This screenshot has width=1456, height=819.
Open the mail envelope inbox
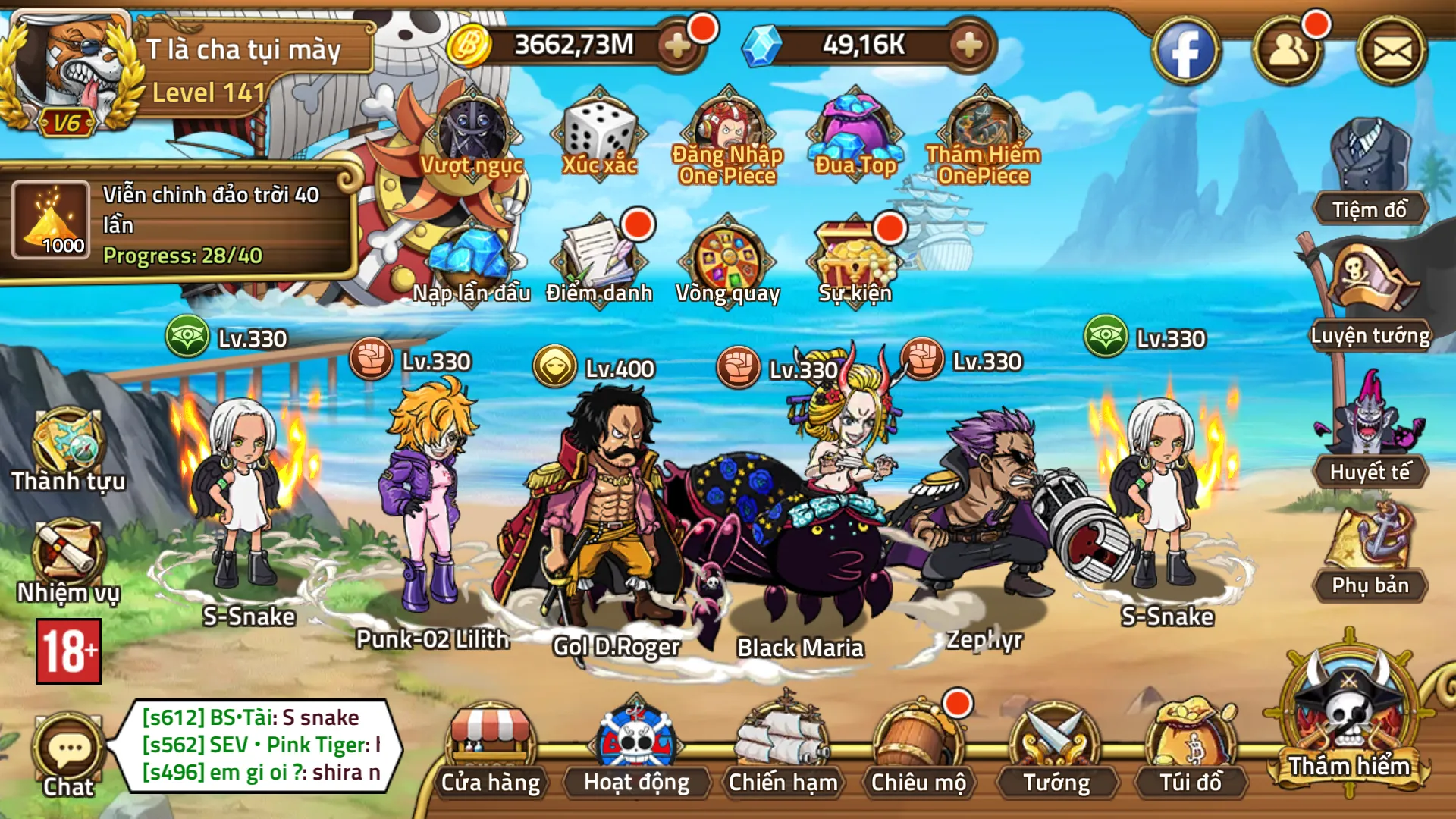click(1392, 52)
